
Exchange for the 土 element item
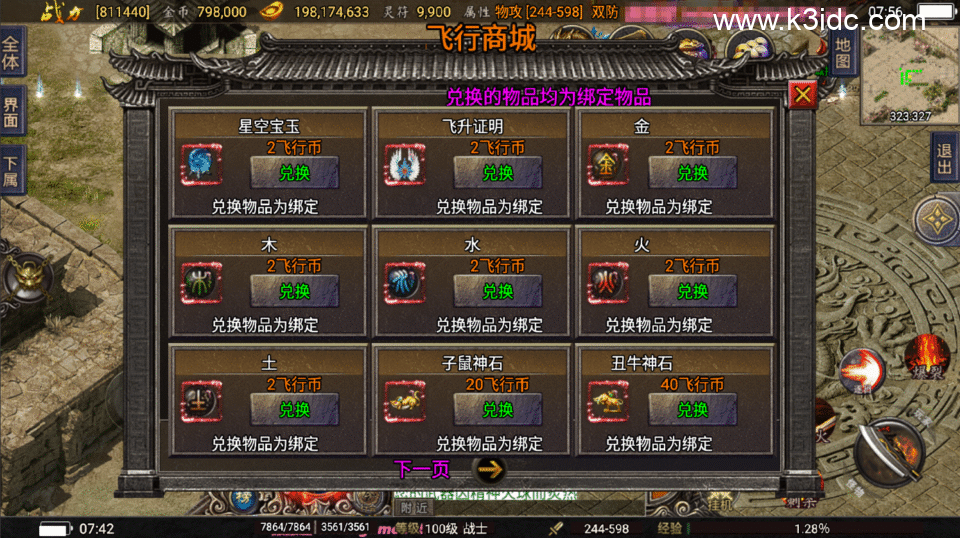294,409
